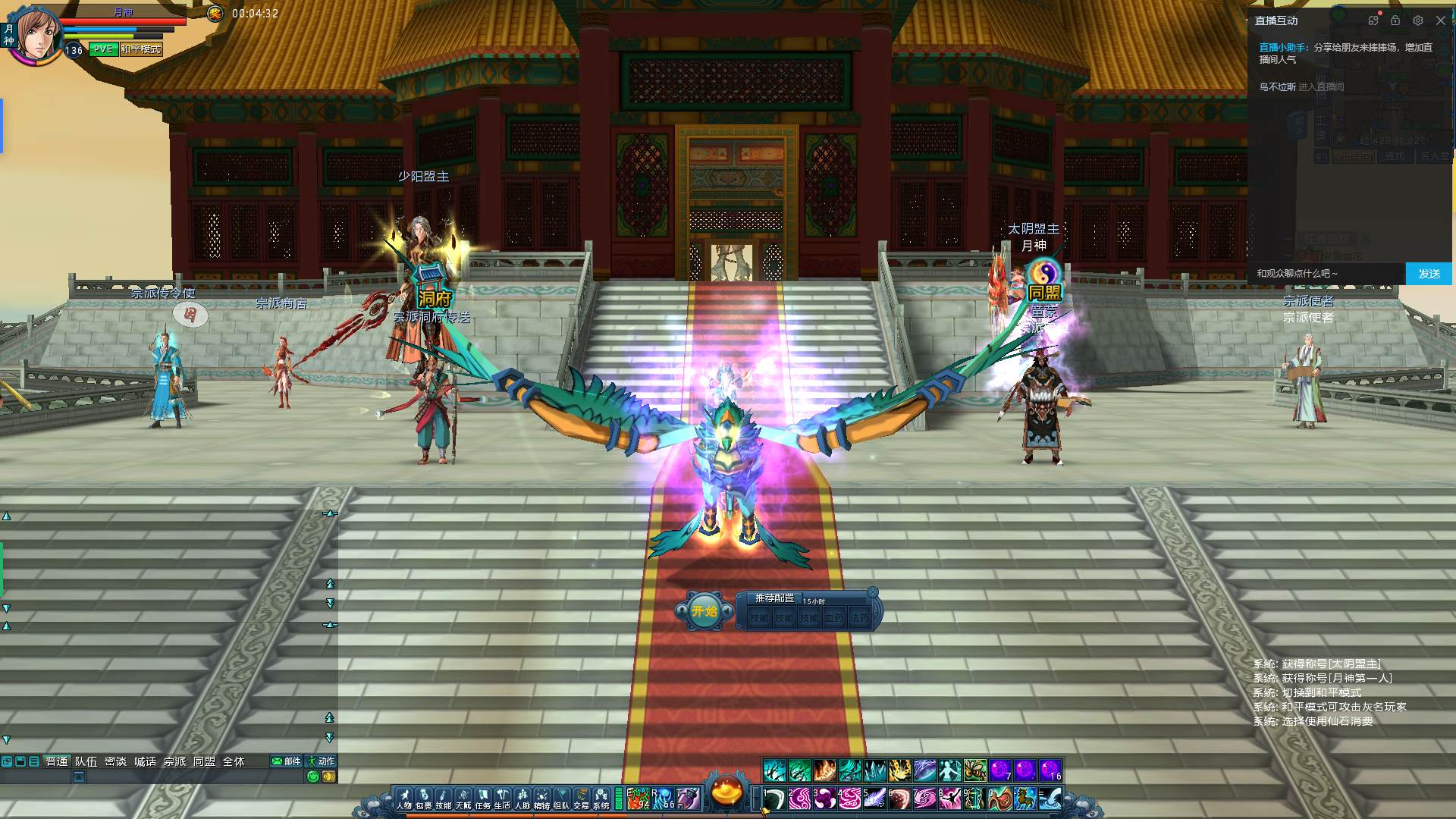Close the 直播互动 stream panel
Image resolution: width=1456 pixels, height=819 pixels.
pyautogui.click(x=1441, y=20)
